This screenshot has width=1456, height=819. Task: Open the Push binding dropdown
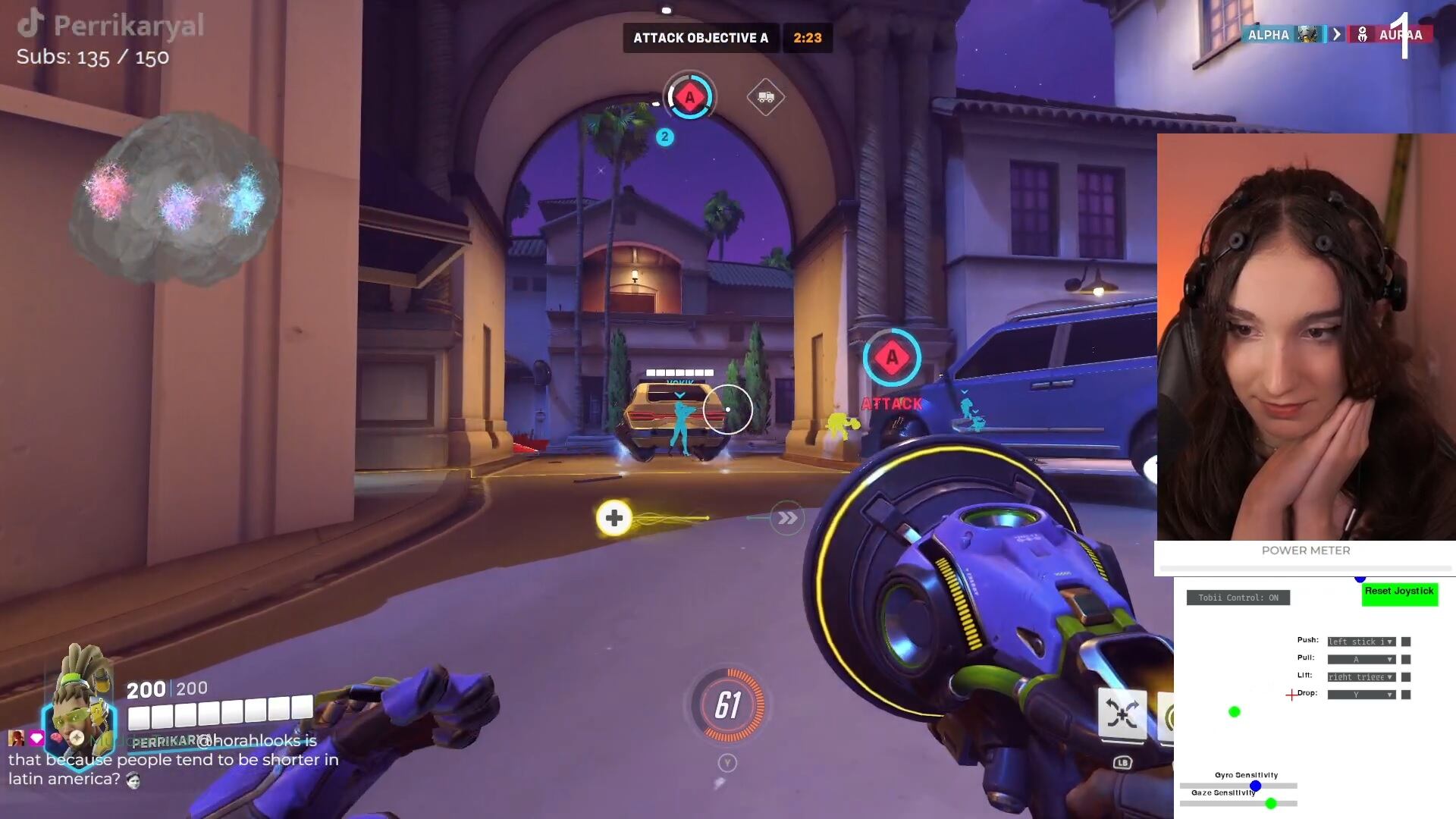tap(1361, 641)
